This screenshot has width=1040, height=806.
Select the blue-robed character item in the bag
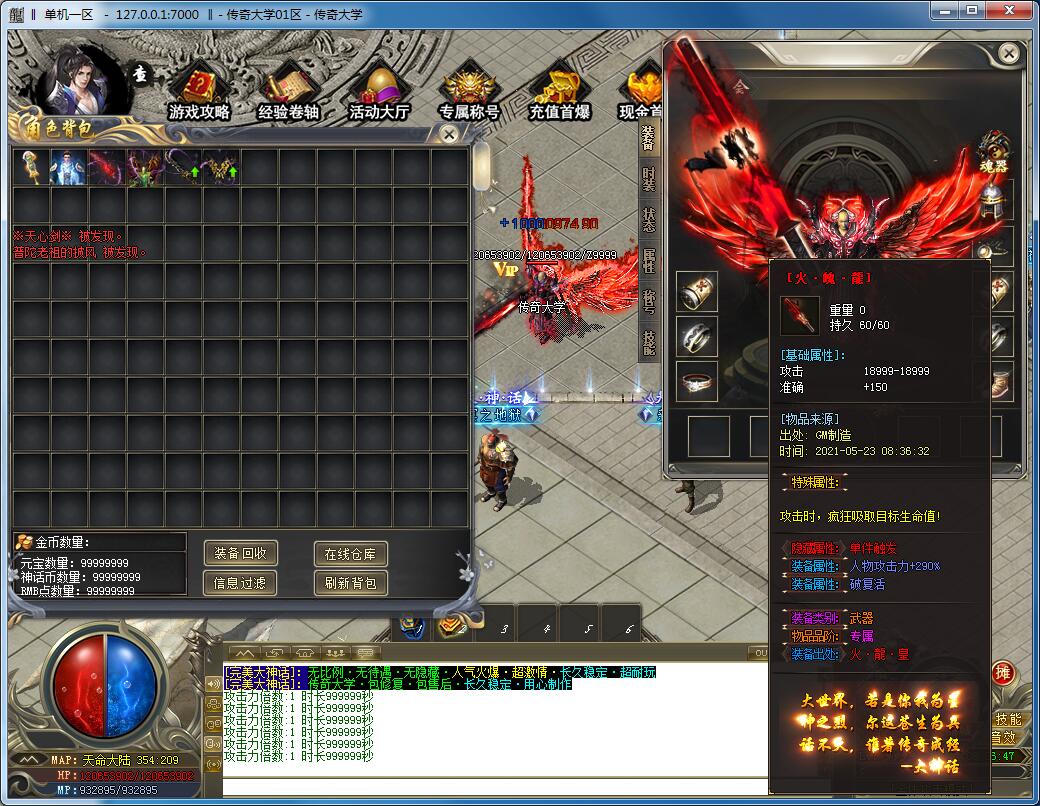click(68, 167)
